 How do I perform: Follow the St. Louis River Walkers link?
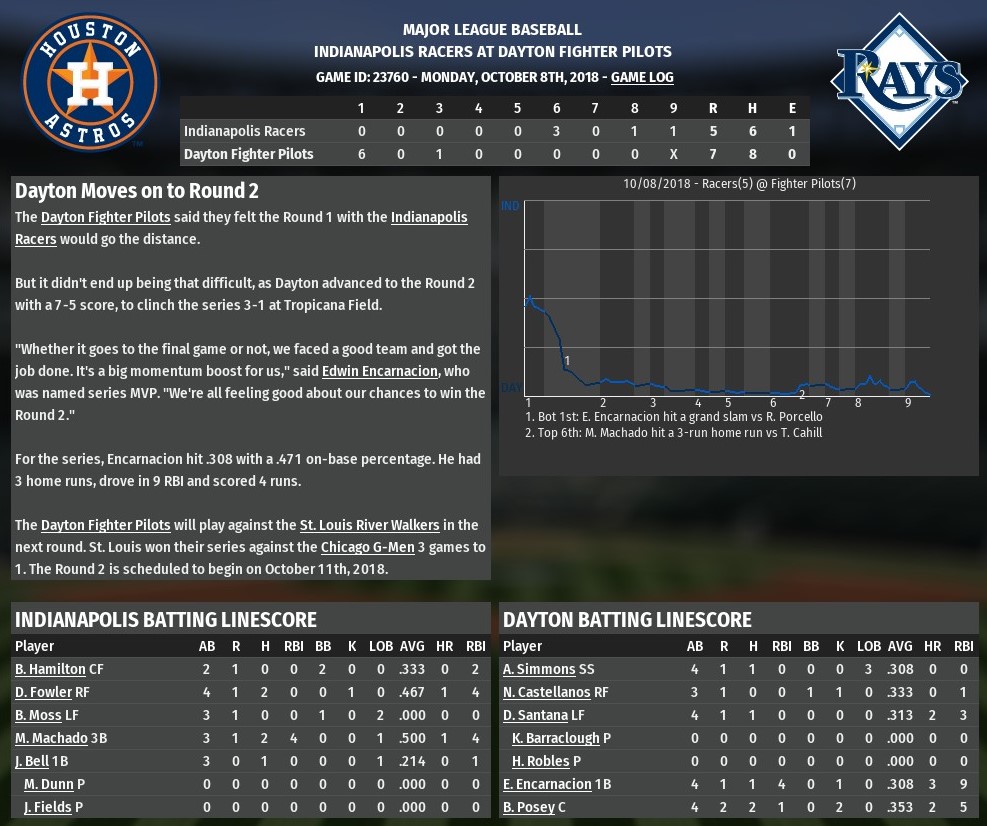click(x=371, y=525)
